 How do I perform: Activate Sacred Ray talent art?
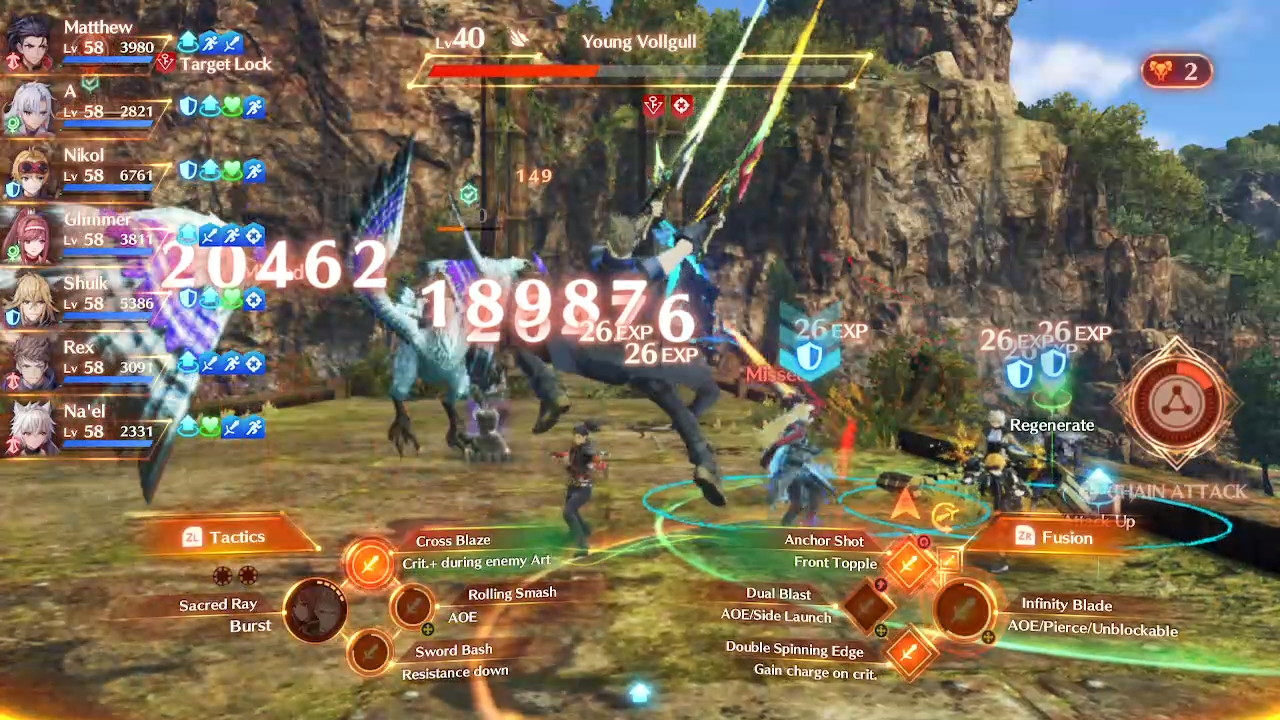click(316, 610)
